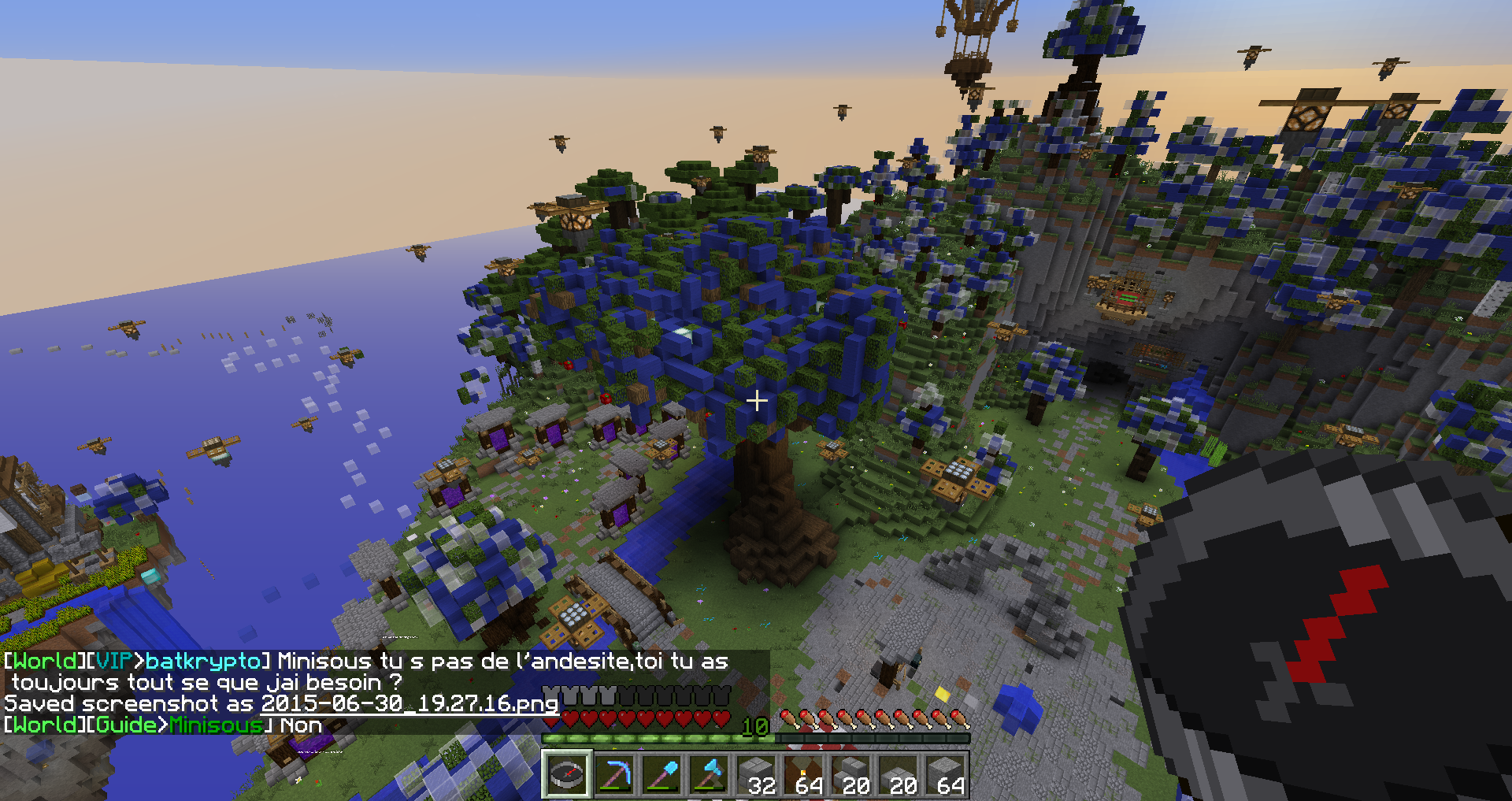
Task: Click batkrypto's name in chat
Action: pos(203,661)
